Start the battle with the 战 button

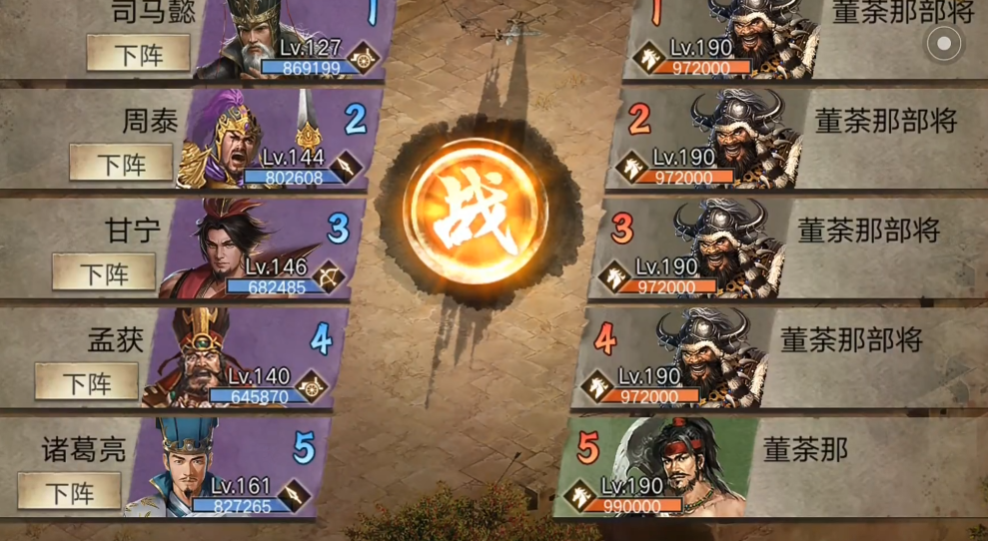[475, 213]
